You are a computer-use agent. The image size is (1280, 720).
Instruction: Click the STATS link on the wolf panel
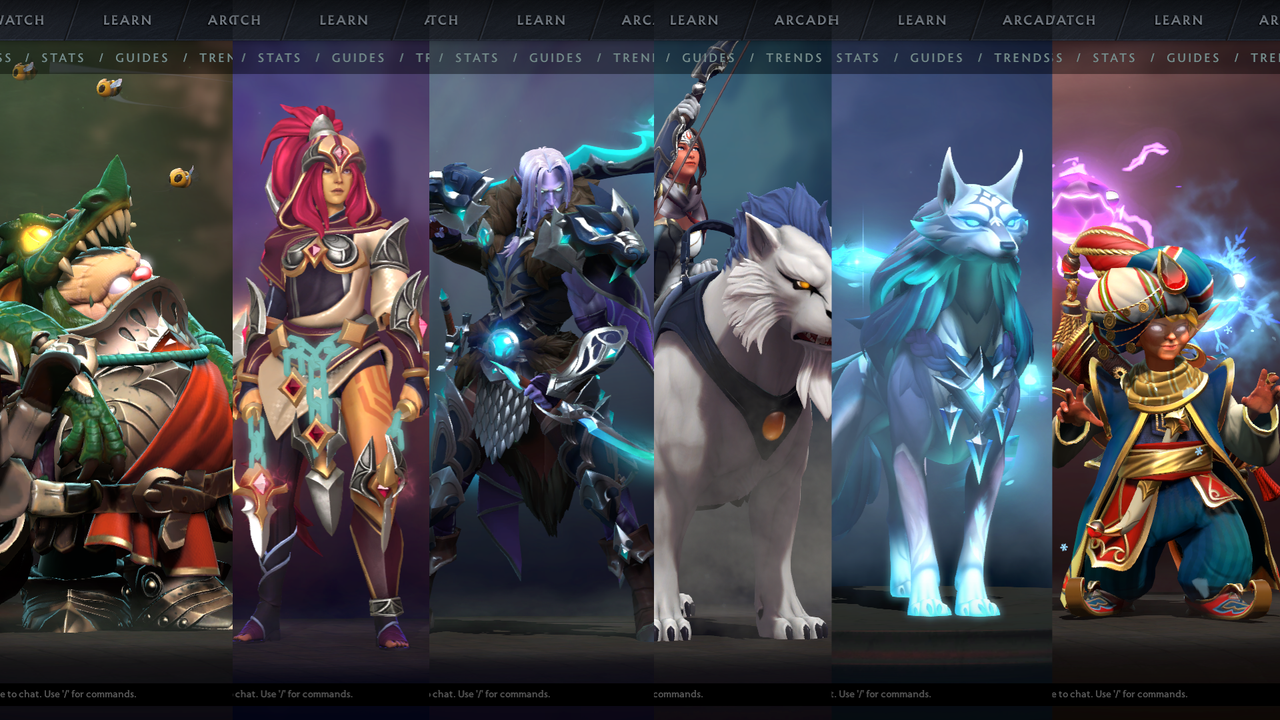857,57
